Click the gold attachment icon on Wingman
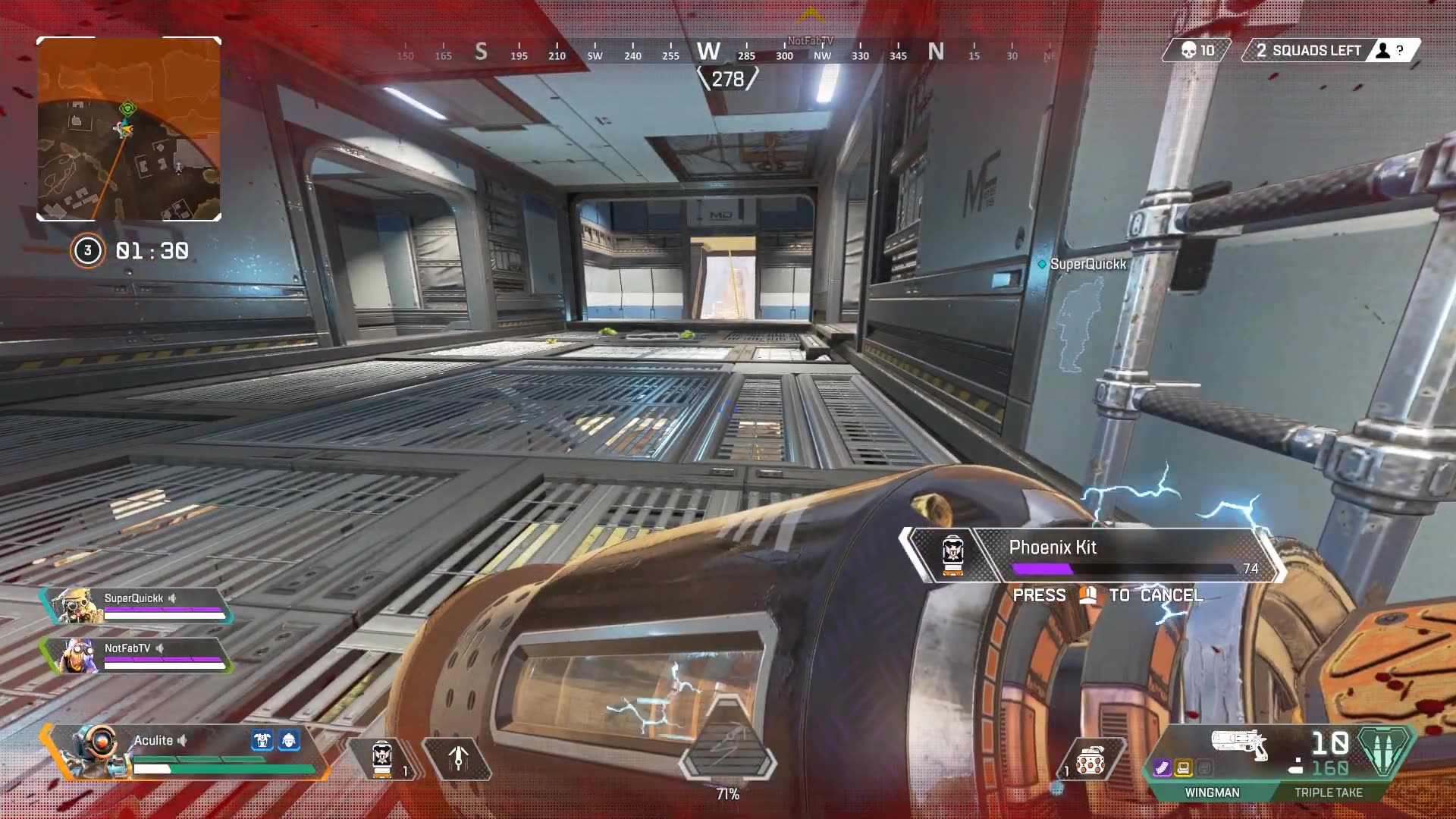Viewport: 1456px width, 819px height. 1183,769
